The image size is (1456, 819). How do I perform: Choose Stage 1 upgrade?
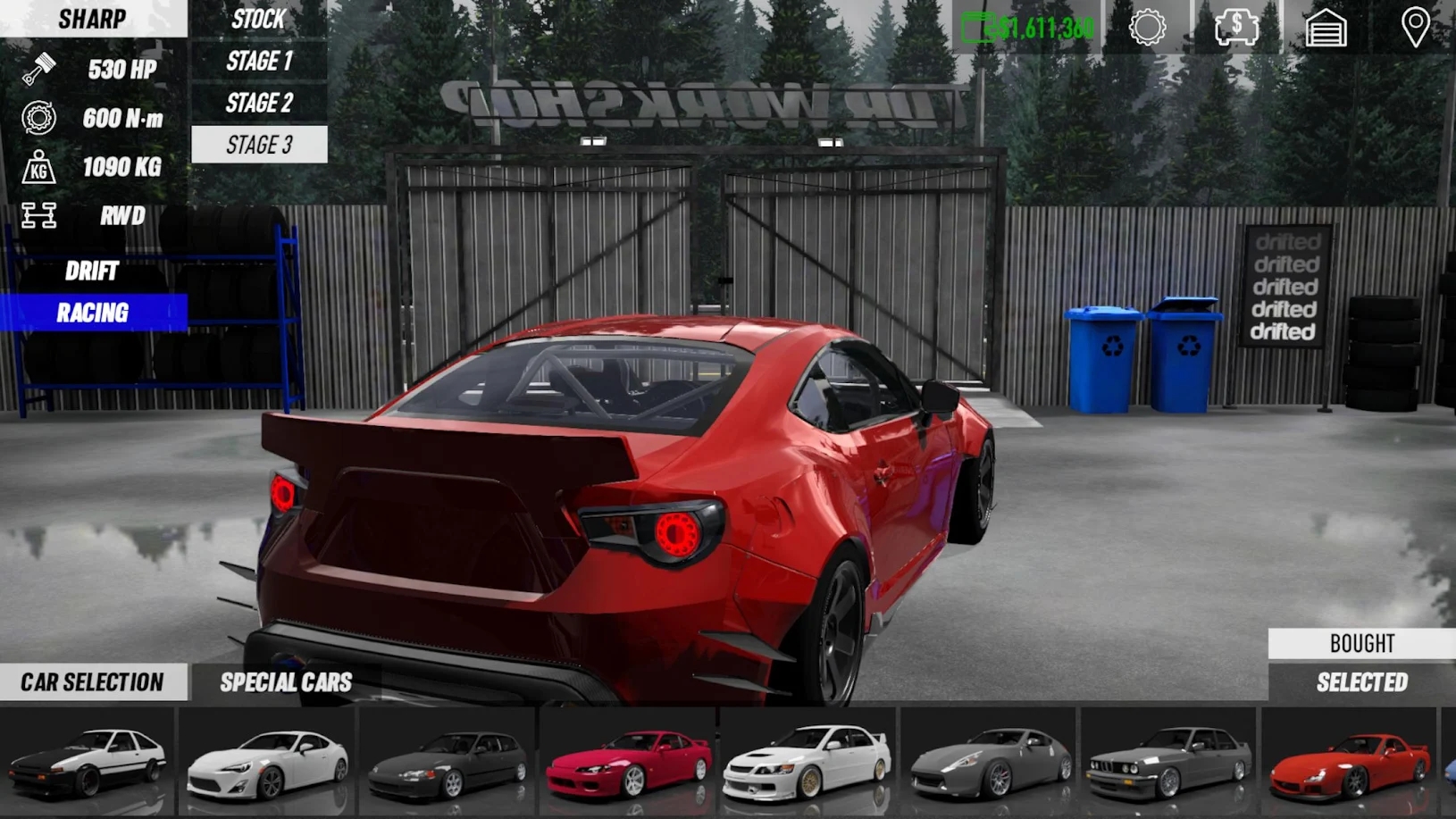click(x=259, y=61)
